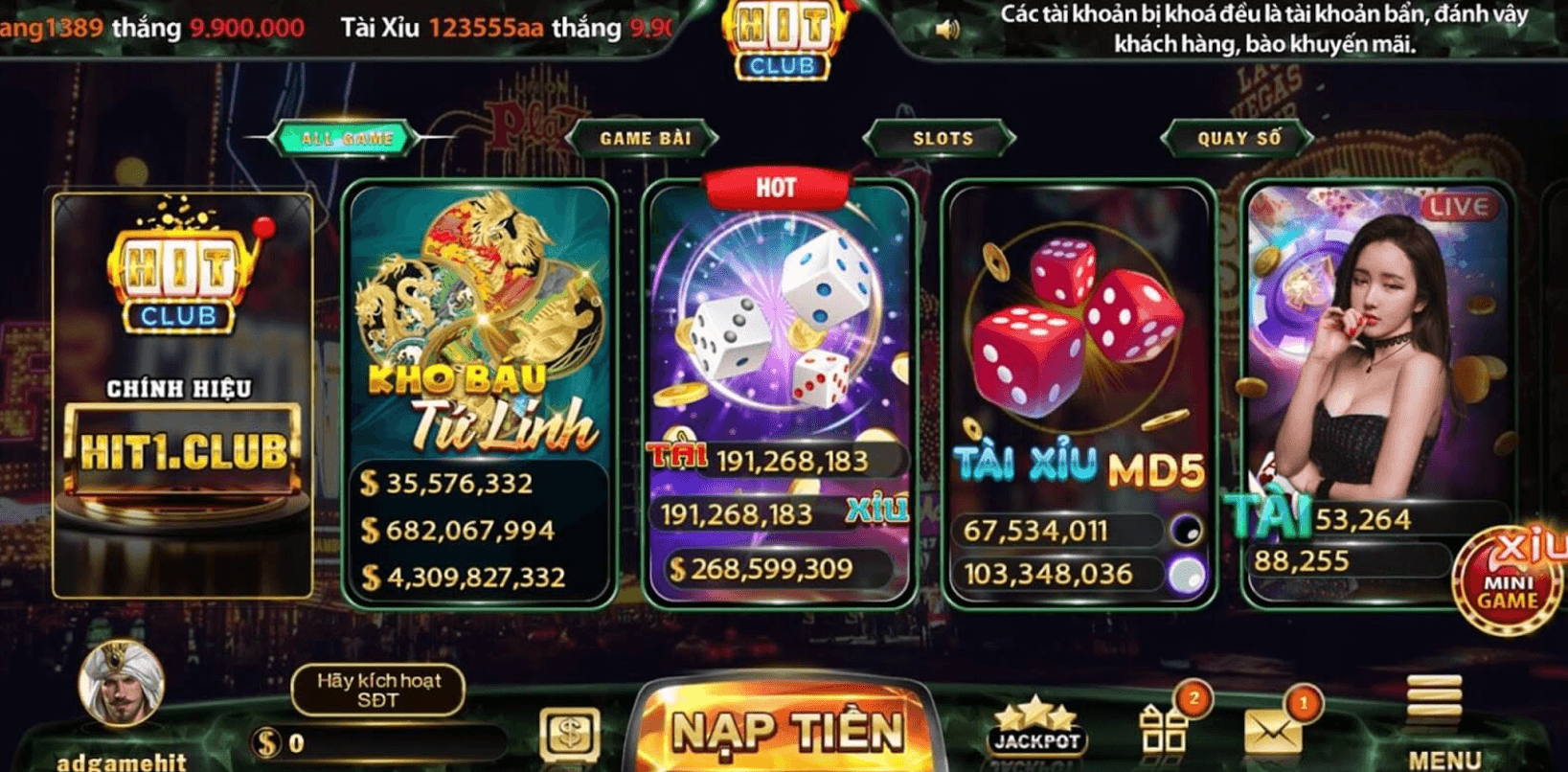Click the dollar deposit icon next to balance
Image resolution: width=1568 pixels, height=772 pixels.
tap(567, 733)
